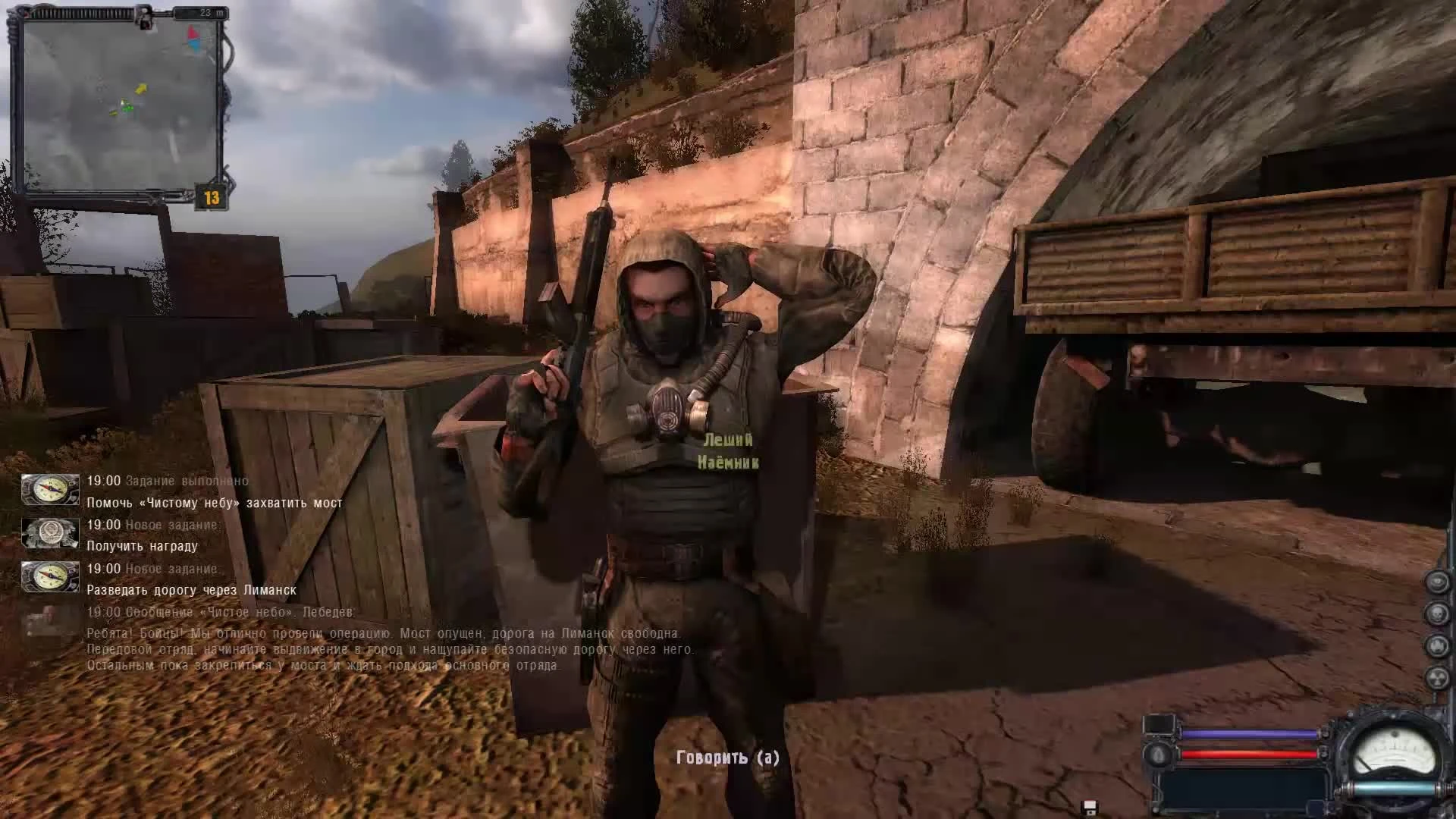Click the red health bar on the HUD
This screenshot has height=819, width=1456.
pyautogui.click(x=1249, y=754)
